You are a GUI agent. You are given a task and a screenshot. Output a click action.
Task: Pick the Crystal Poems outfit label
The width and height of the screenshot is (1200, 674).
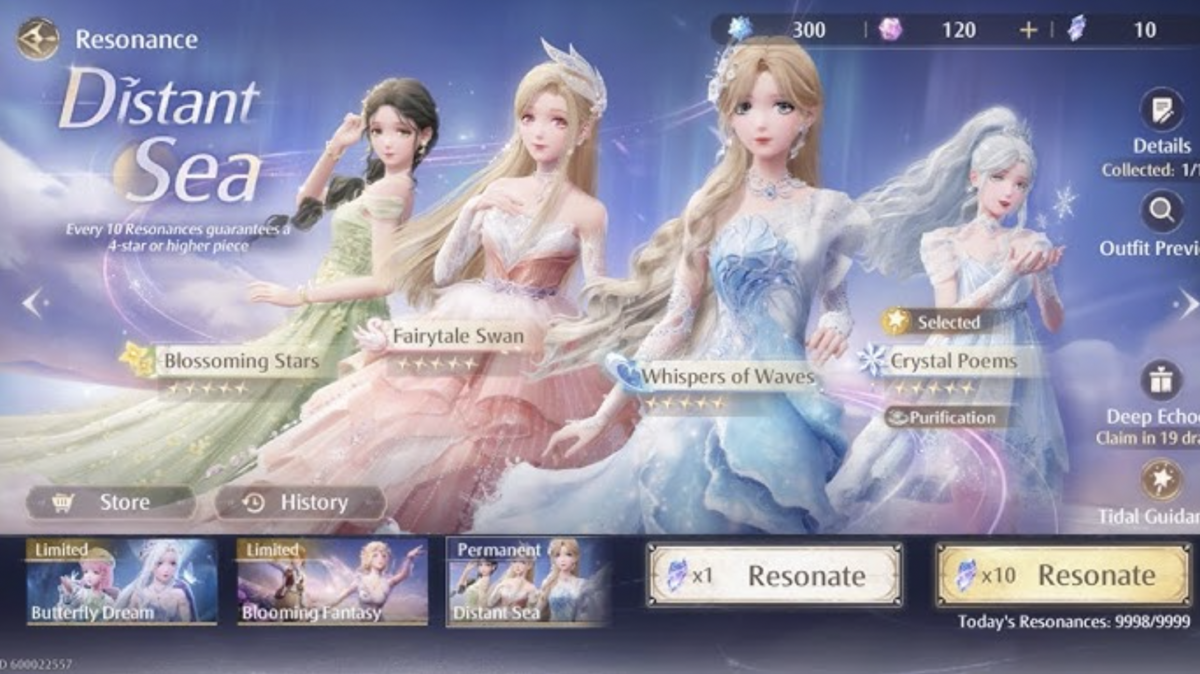point(952,360)
